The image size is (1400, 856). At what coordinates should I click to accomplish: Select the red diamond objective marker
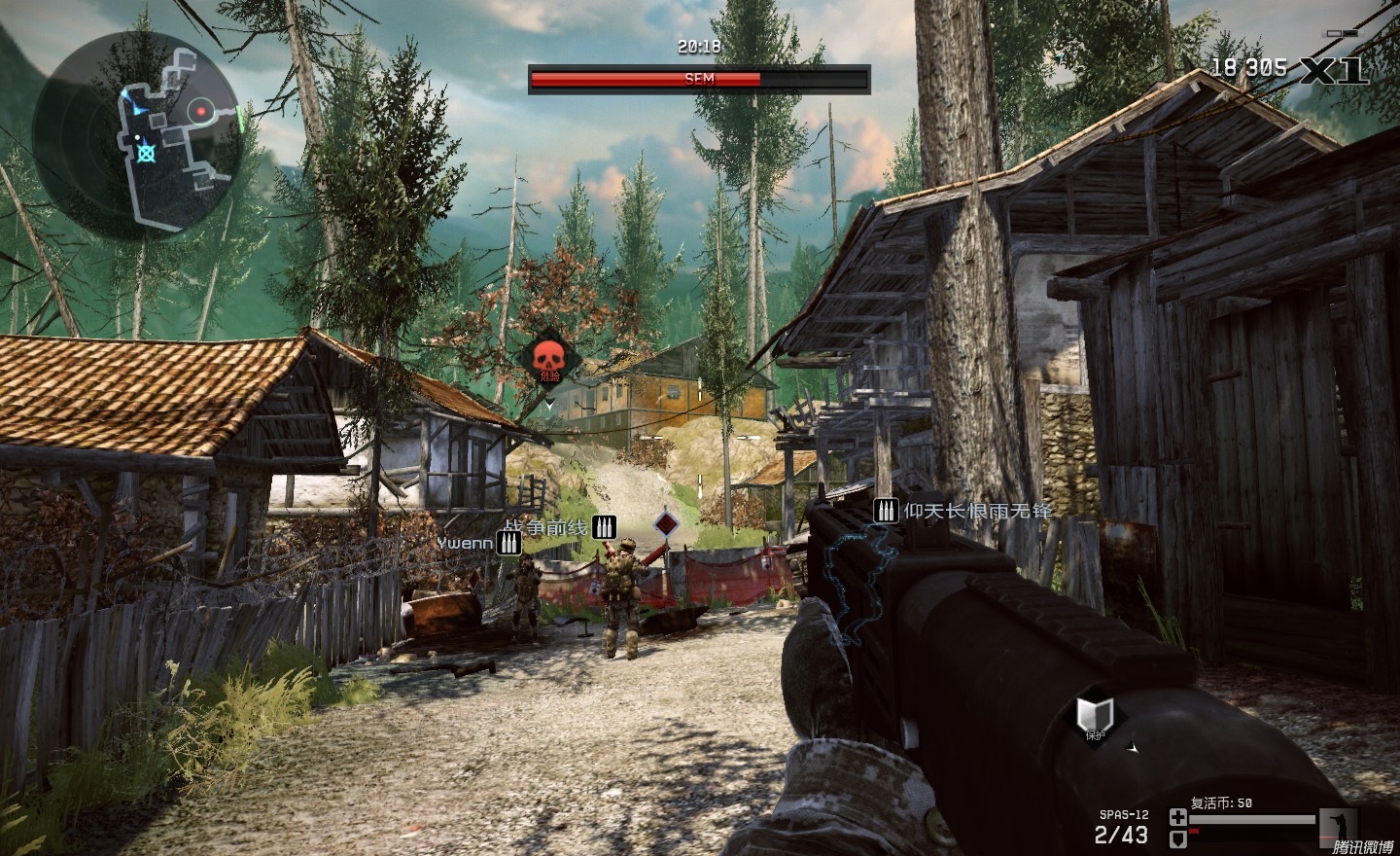[x=666, y=525]
